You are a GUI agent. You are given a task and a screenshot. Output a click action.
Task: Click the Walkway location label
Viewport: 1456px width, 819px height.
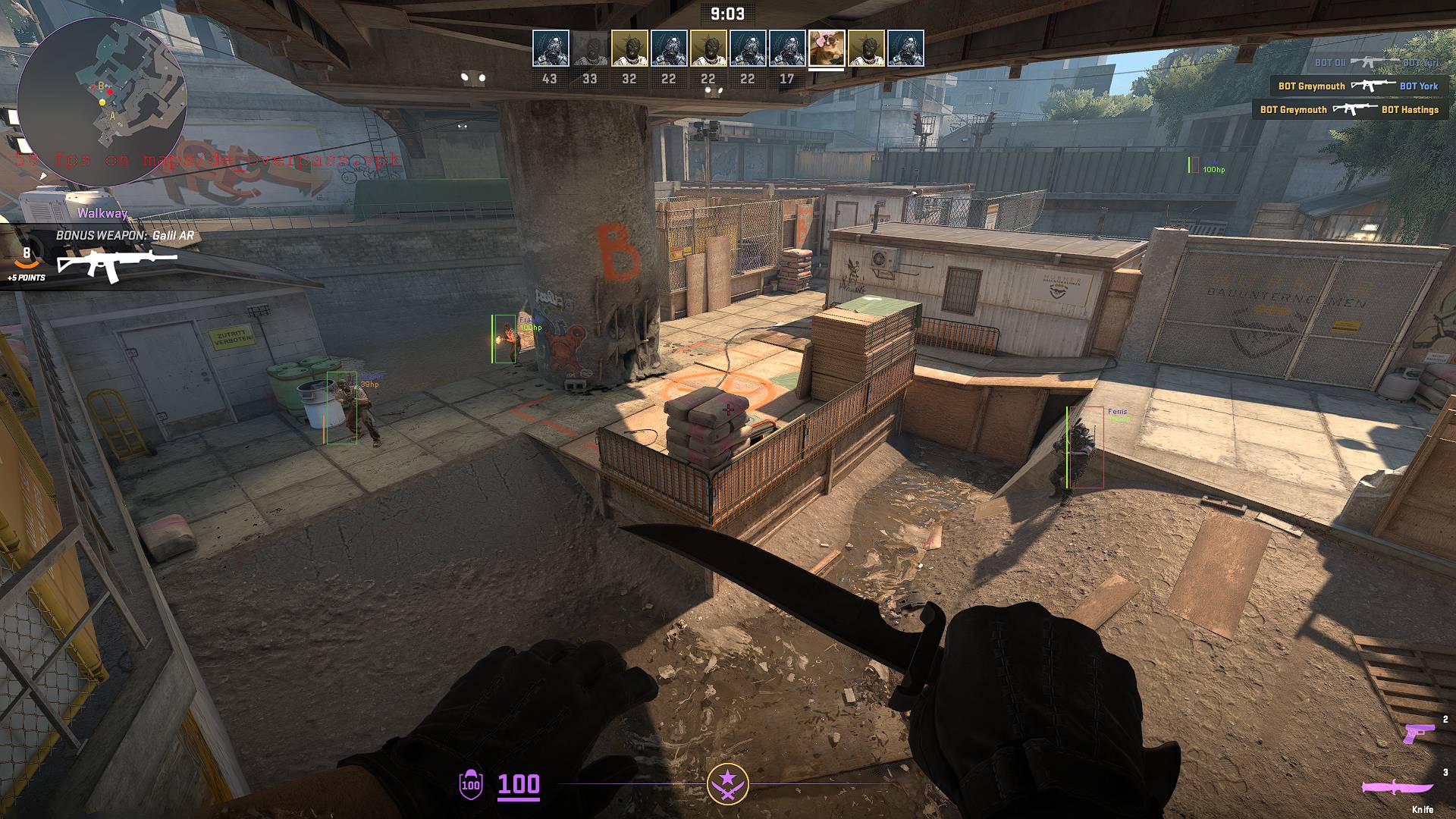pyautogui.click(x=102, y=213)
